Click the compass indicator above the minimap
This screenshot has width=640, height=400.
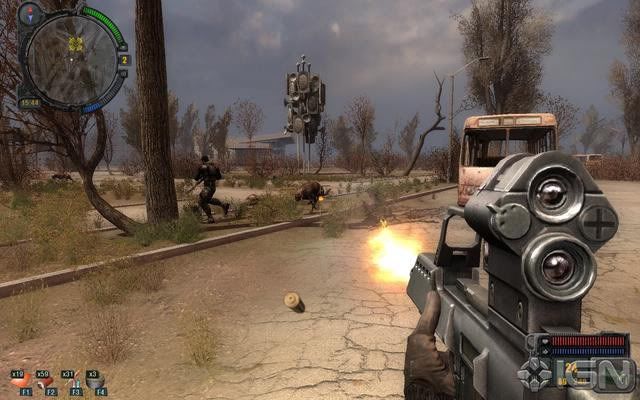[x=30, y=13]
